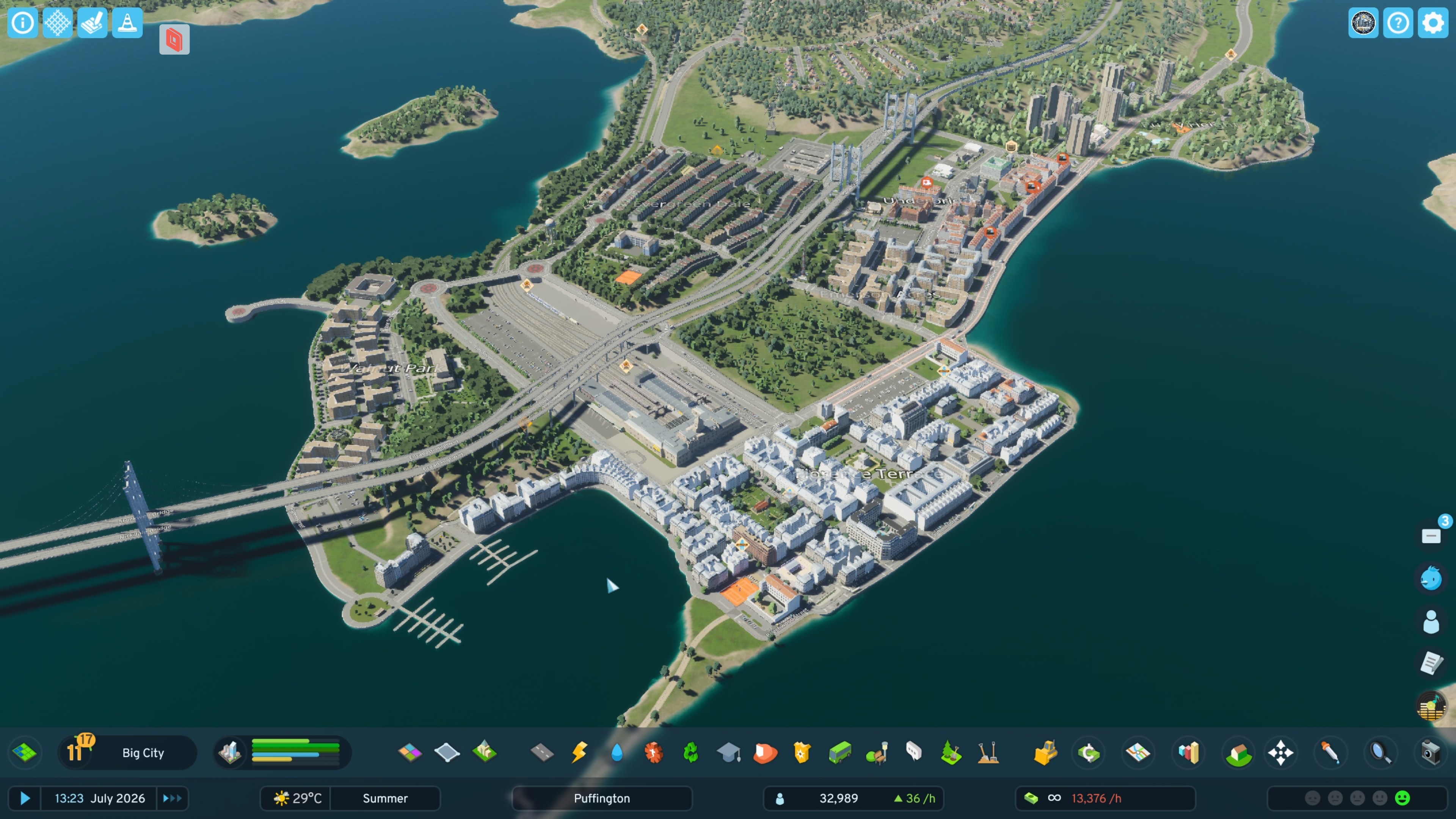Open the Transportation Overview map icon
The width and height of the screenshot is (1456, 819).
(1138, 752)
